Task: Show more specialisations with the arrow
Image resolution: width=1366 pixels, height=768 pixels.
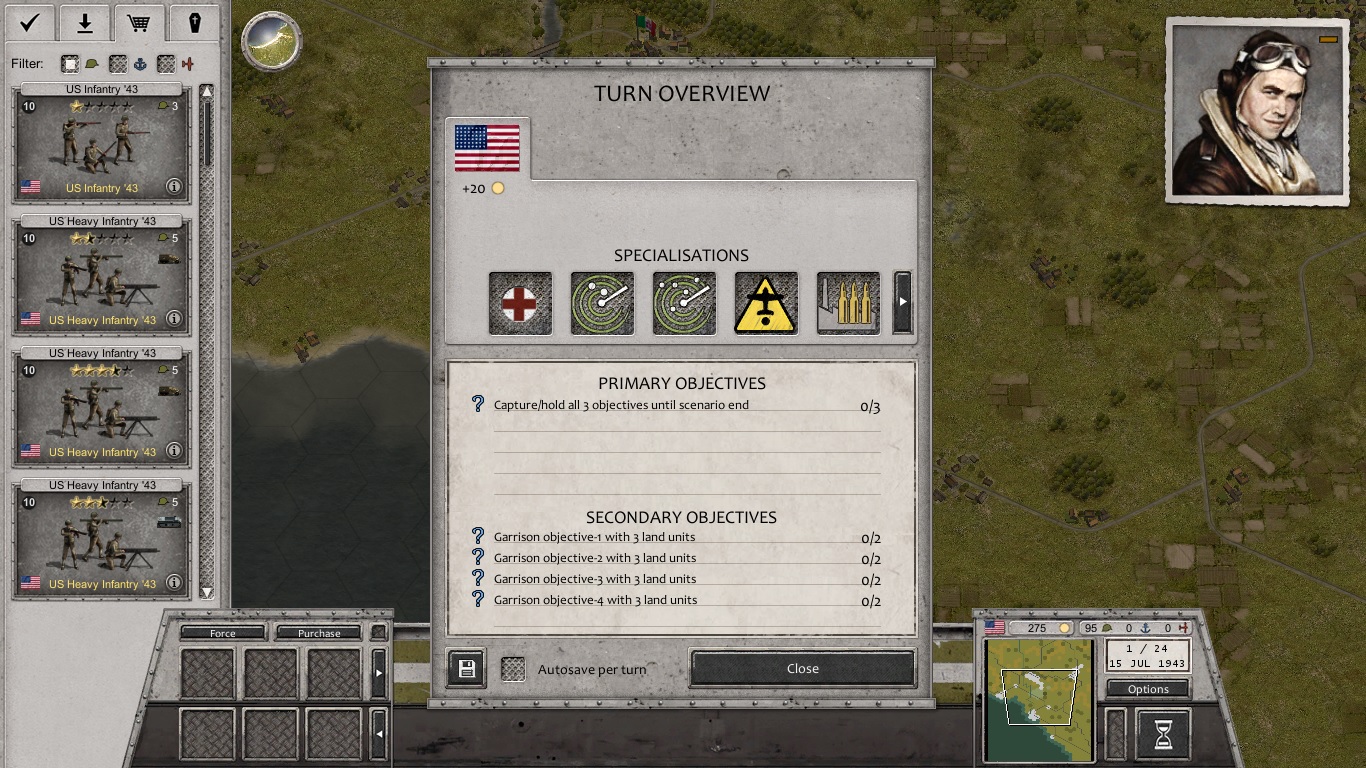Action: point(902,302)
